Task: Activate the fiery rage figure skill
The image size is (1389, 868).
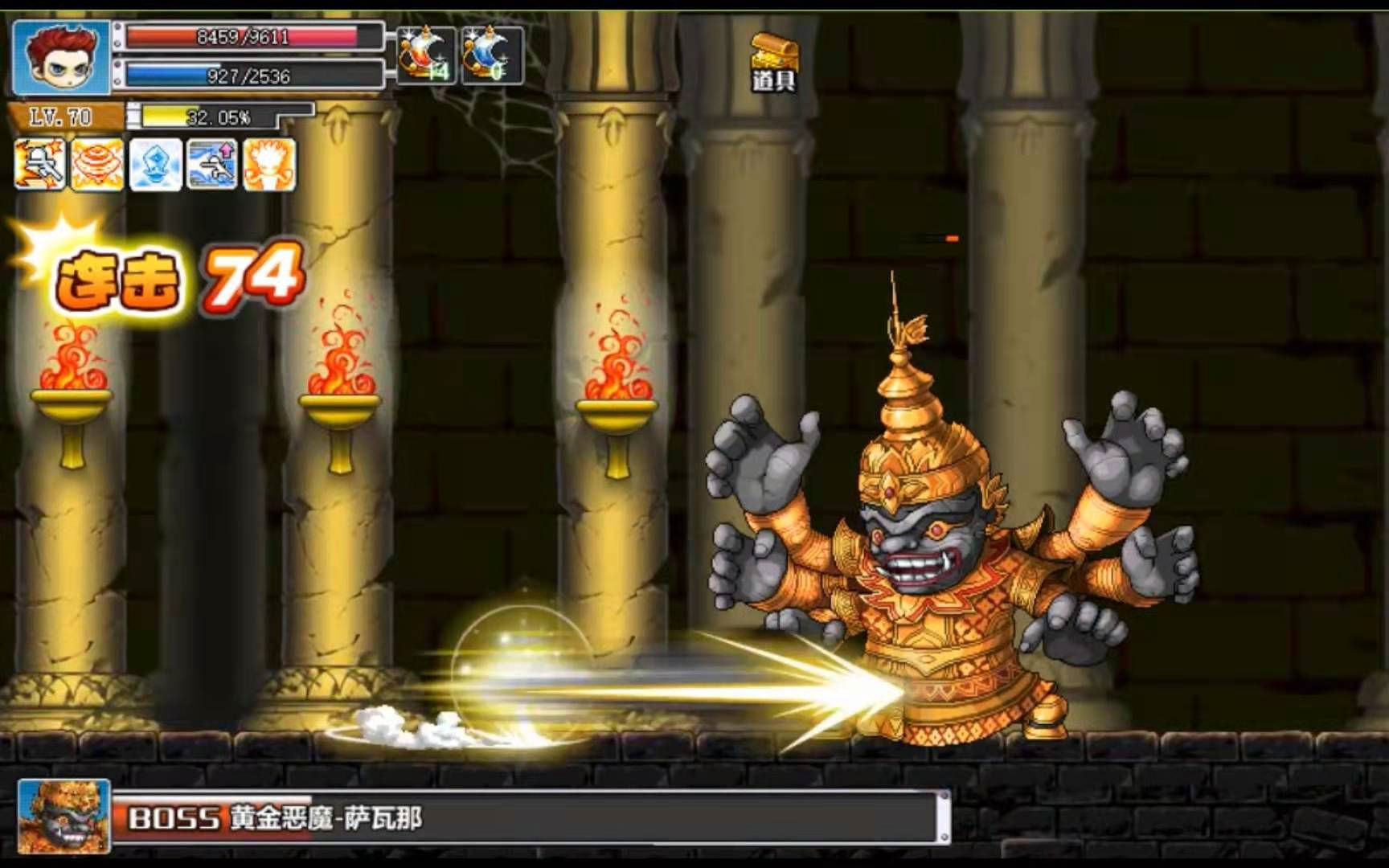Action: [x=270, y=165]
